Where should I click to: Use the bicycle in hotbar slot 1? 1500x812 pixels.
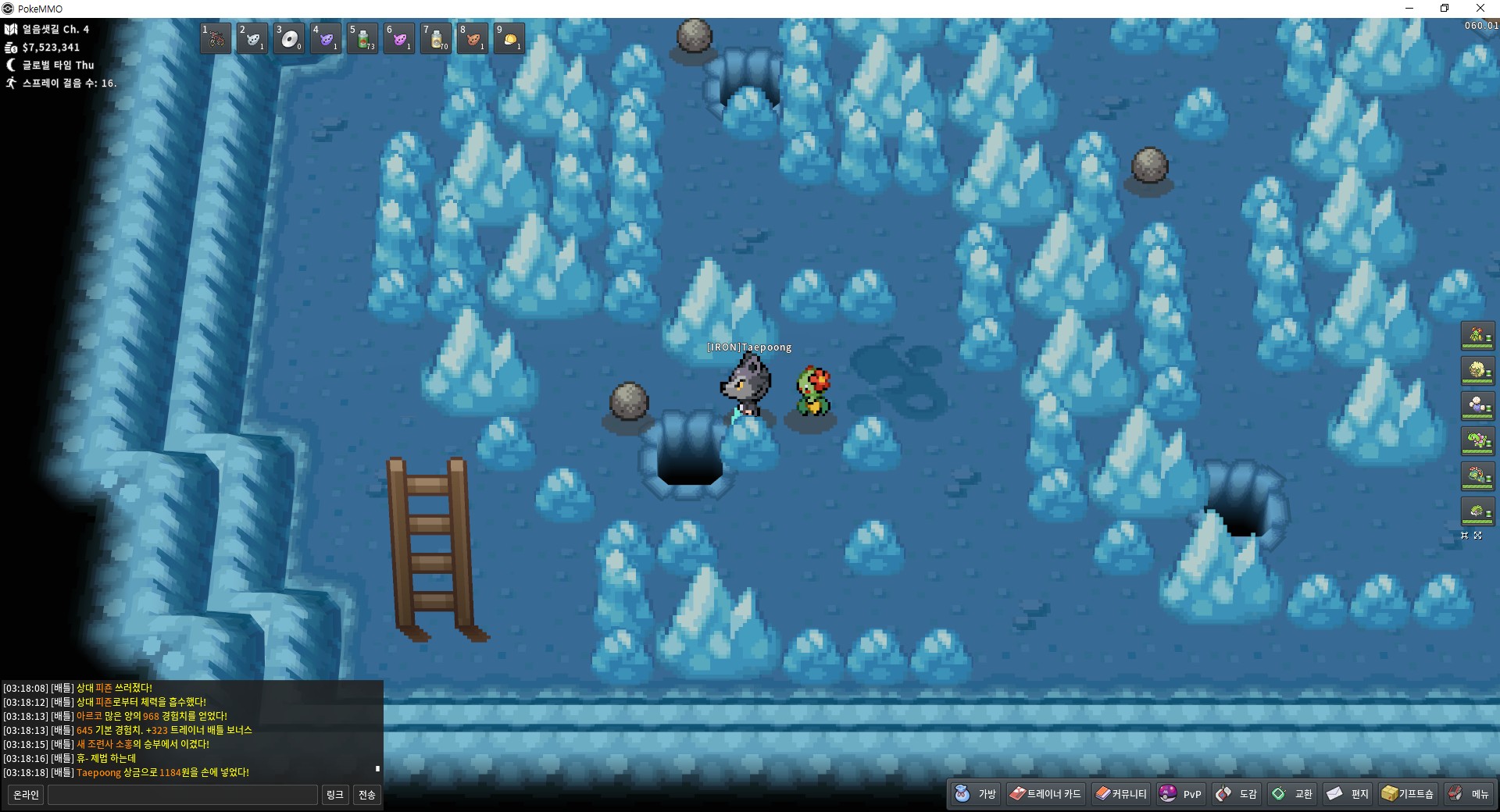pyautogui.click(x=216, y=38)
